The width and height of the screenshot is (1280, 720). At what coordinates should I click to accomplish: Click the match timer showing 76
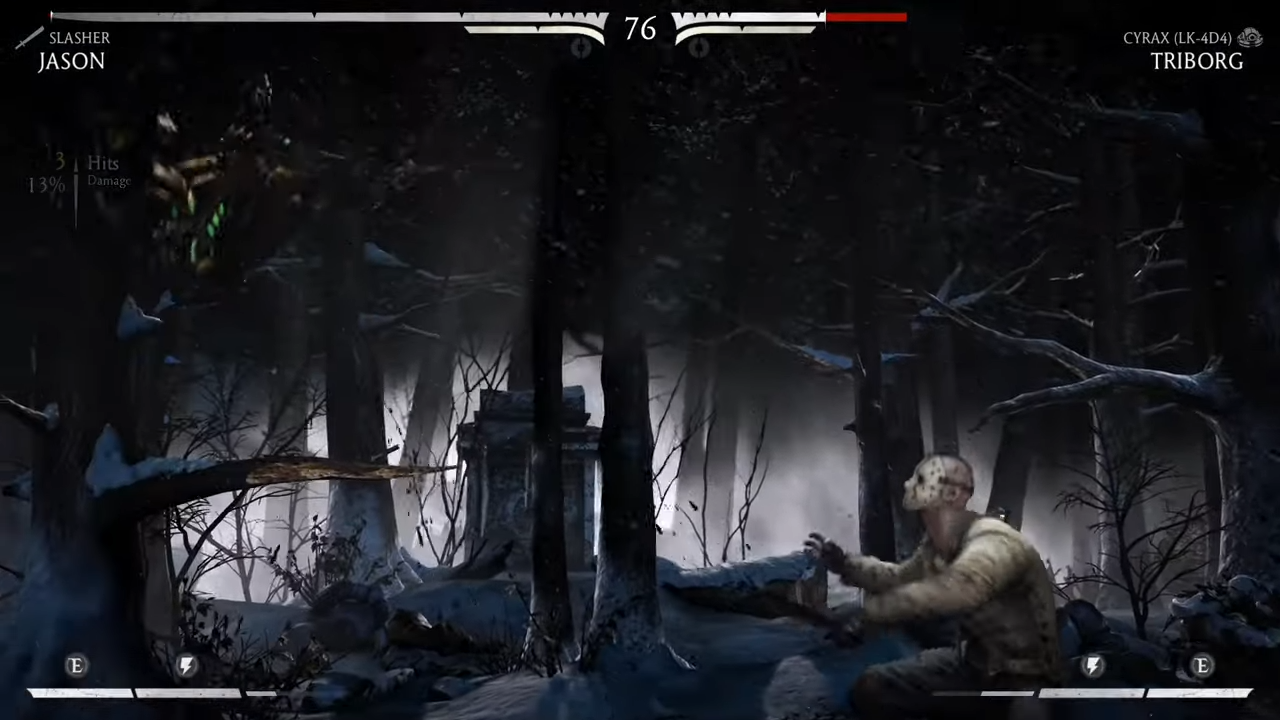640,30
